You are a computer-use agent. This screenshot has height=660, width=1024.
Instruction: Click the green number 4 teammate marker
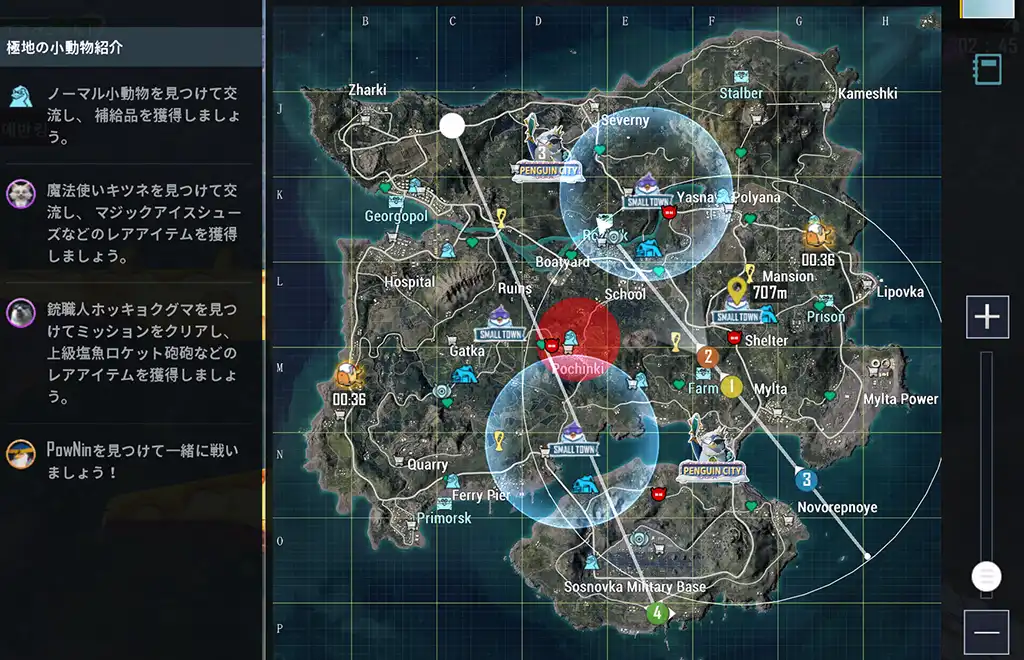pos(657,613)
